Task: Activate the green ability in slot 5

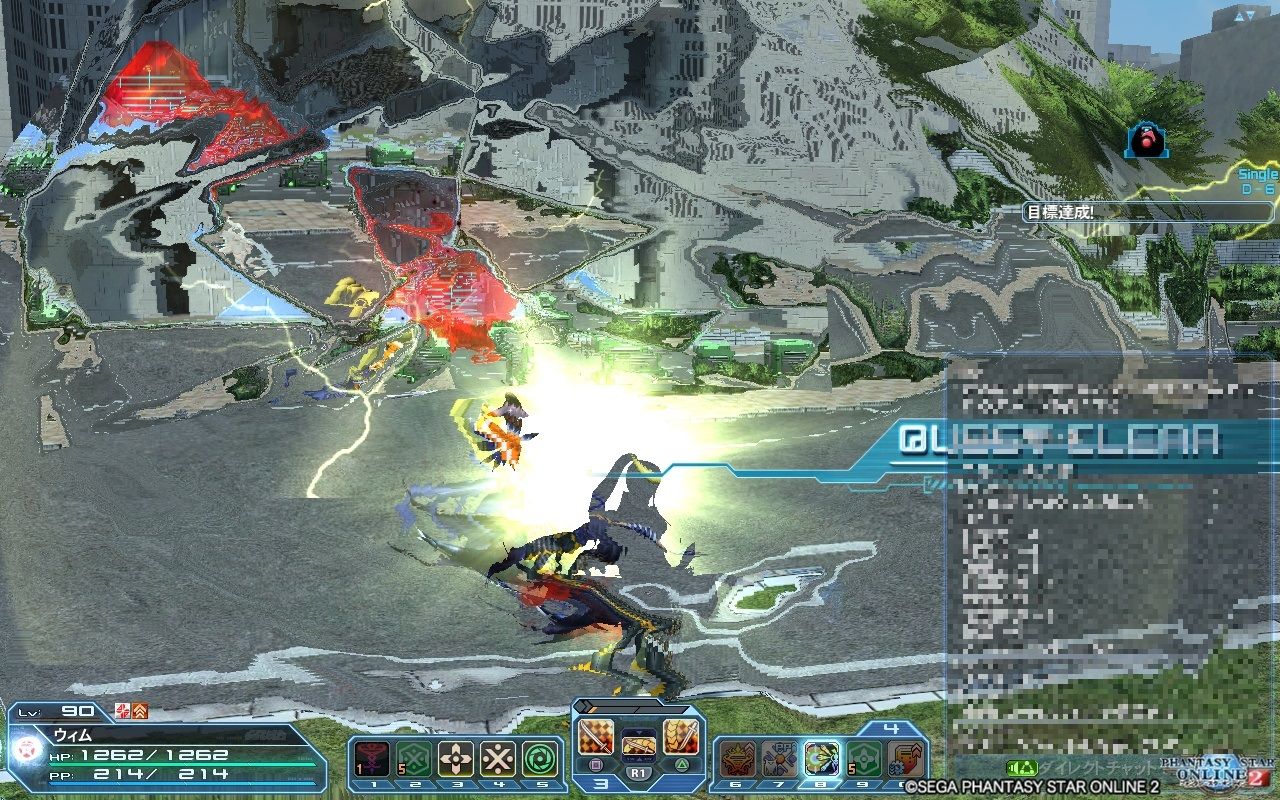Action: coord(540,757)
